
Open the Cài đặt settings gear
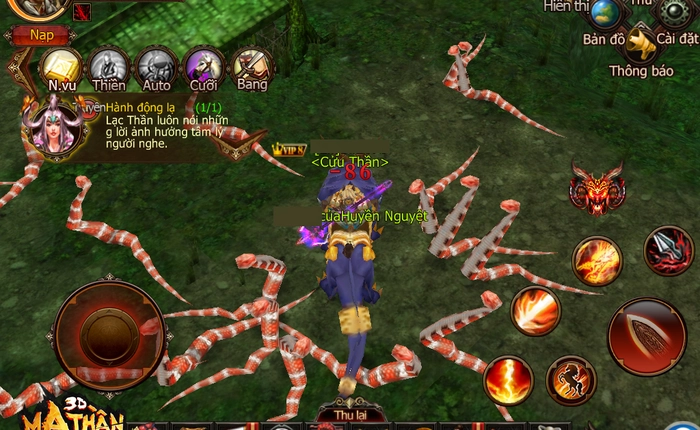pos(673,13)
